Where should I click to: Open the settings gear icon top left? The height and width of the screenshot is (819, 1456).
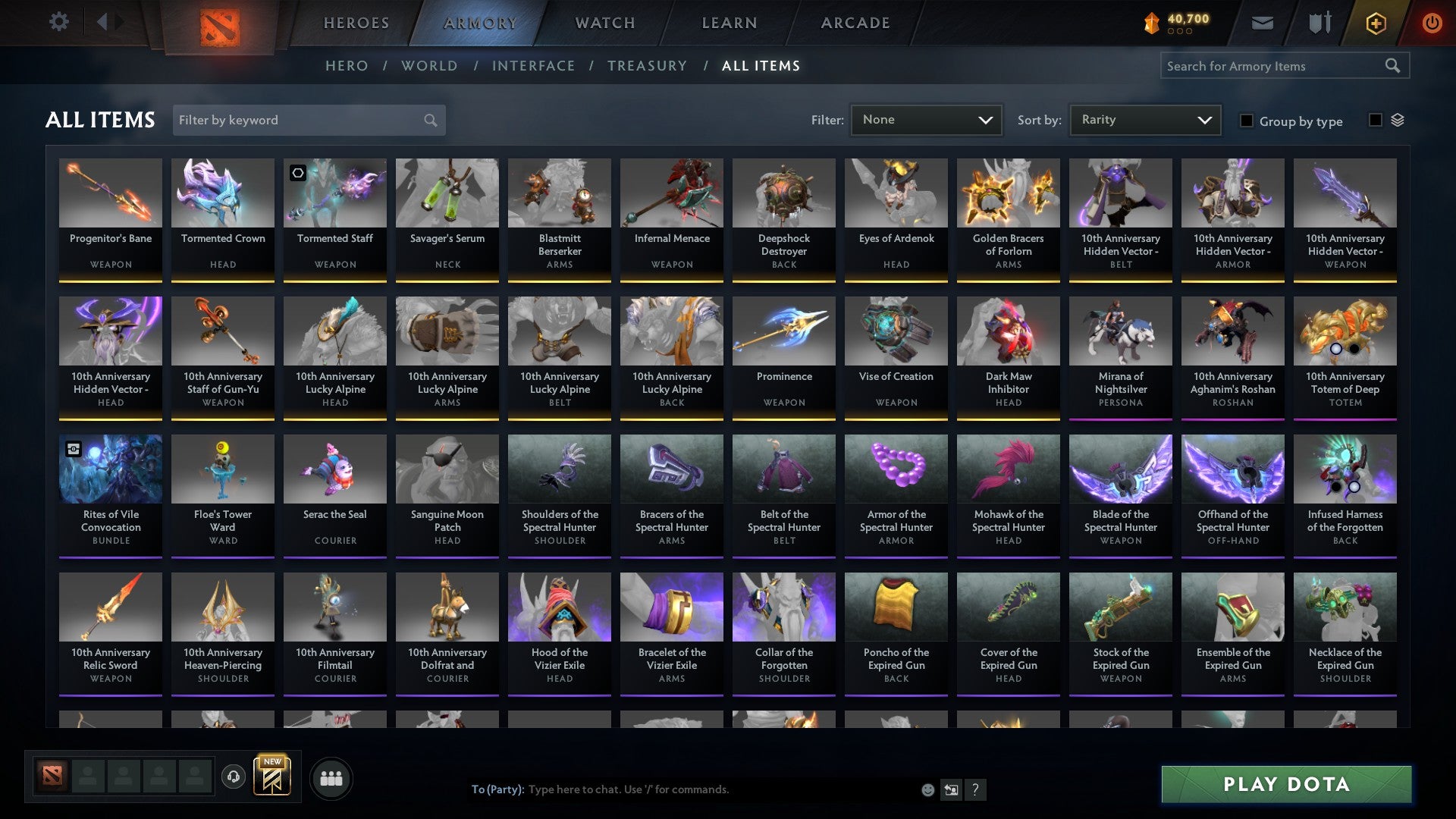[x=59, y=22]
